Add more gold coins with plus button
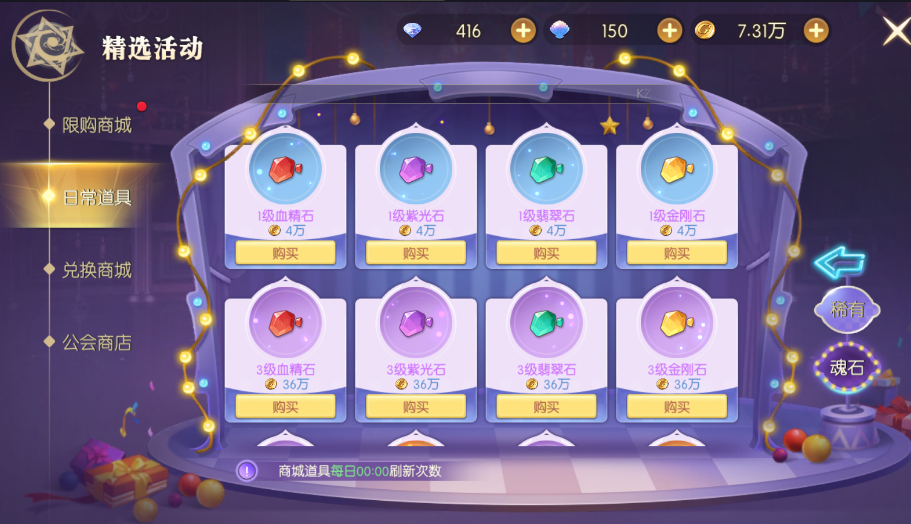Viewport: 911px width, 524px height. (x=816, y=31)
